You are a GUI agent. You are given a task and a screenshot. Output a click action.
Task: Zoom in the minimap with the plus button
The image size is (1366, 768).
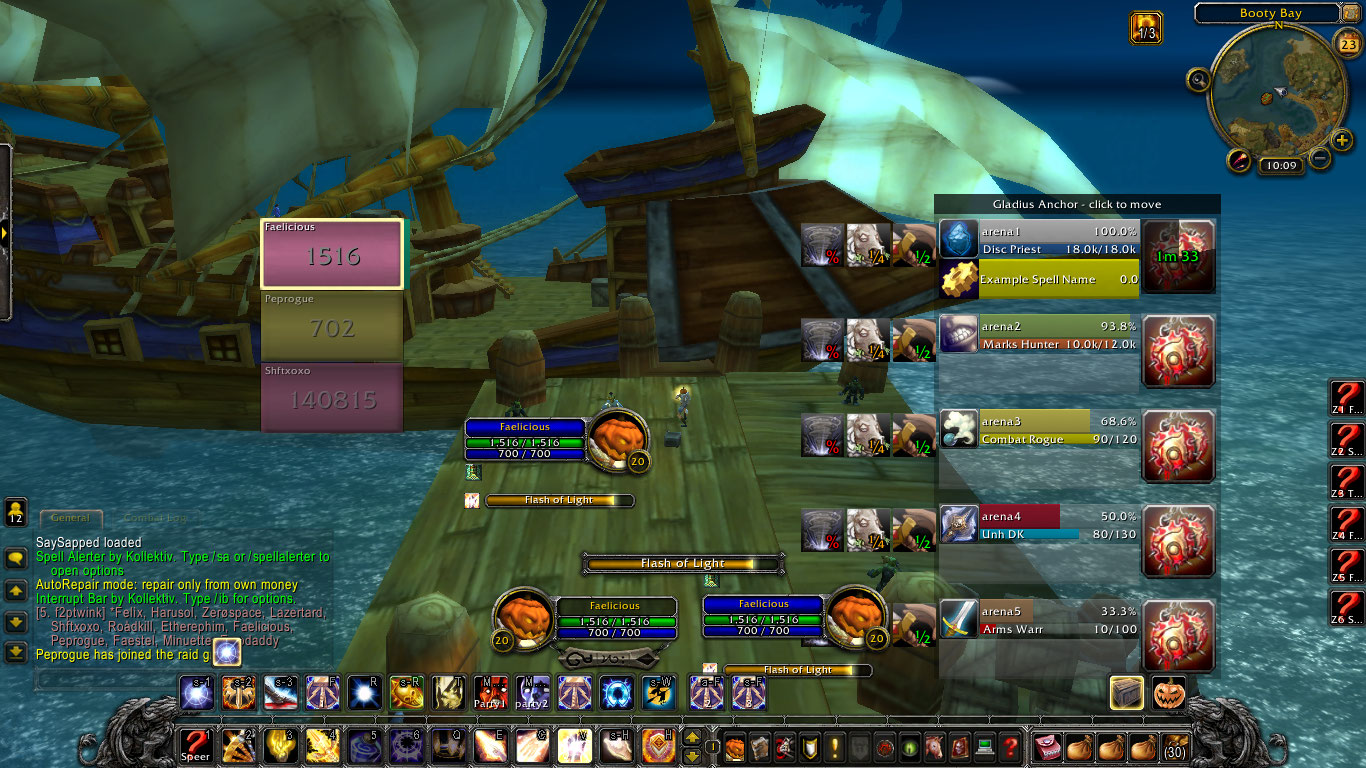tap(1342, 140)
